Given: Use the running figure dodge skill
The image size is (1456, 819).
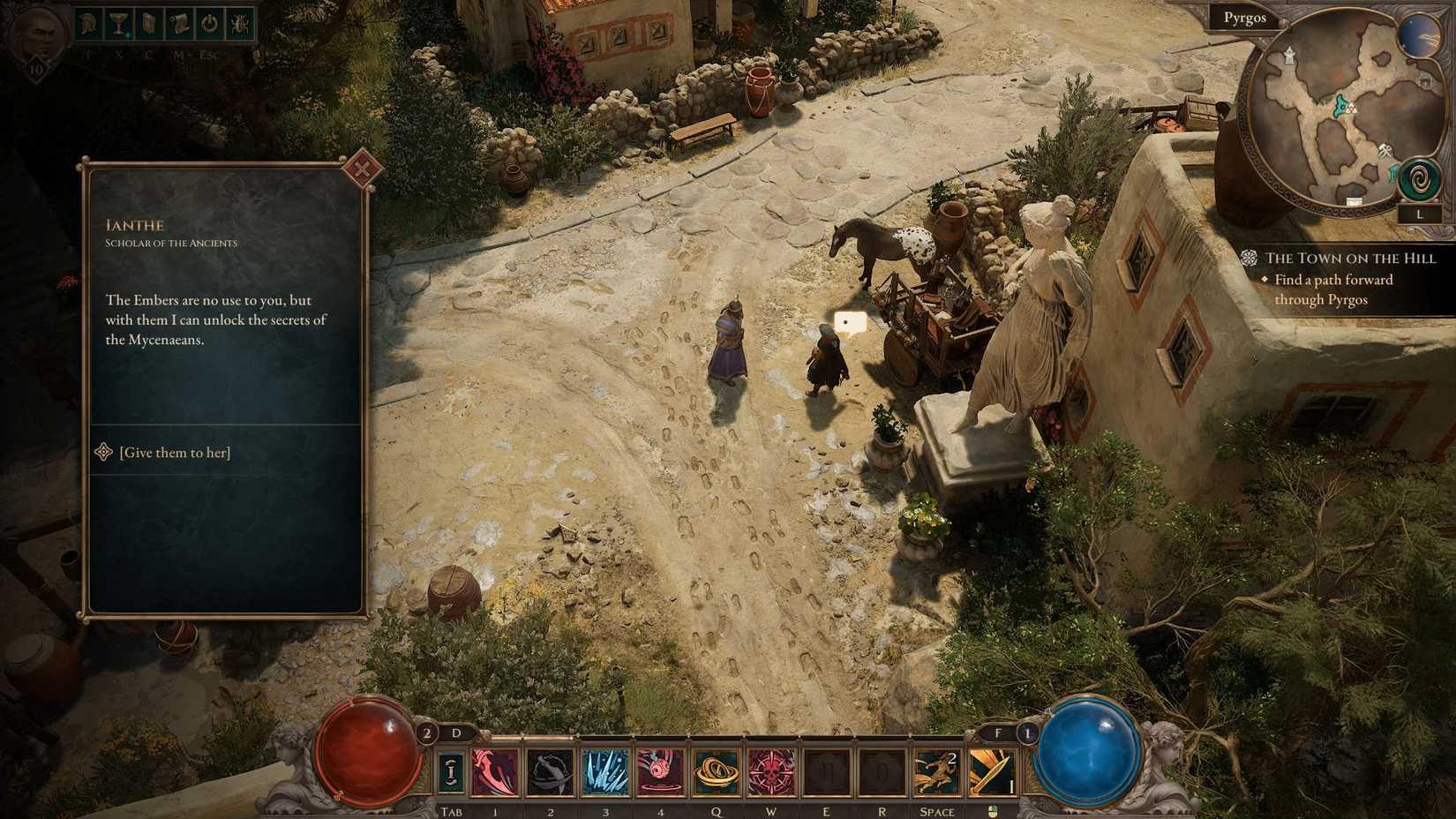Looking at the screenshot, I should click(x=936, y=772).
